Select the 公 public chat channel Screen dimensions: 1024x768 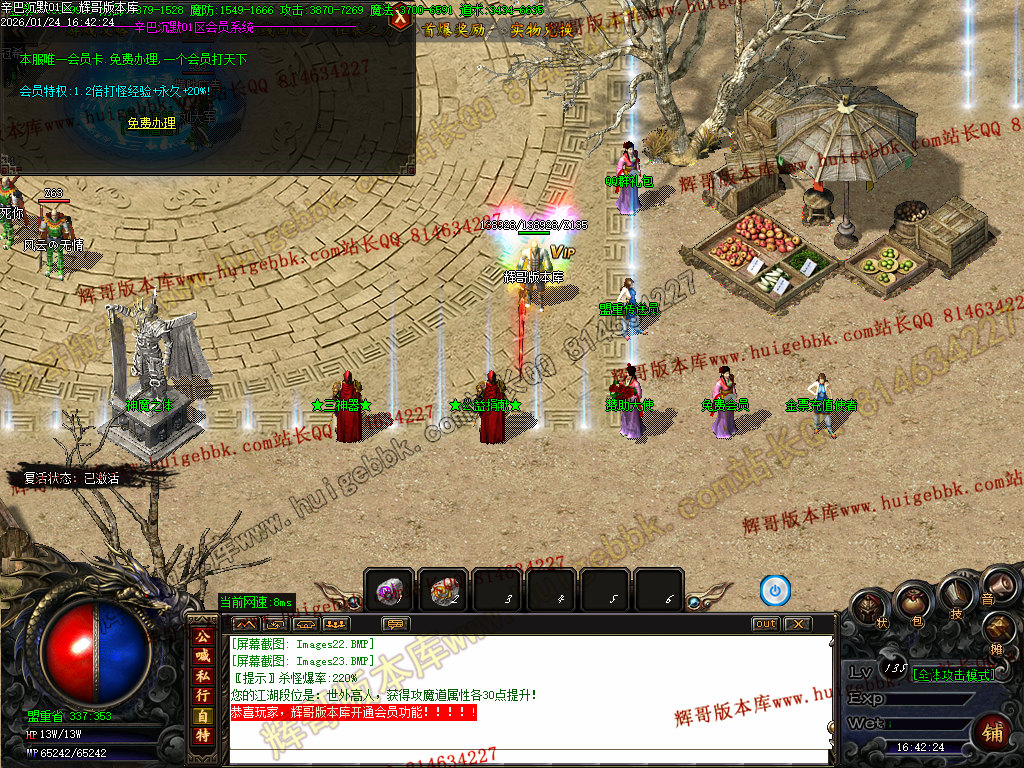point(202,638)
